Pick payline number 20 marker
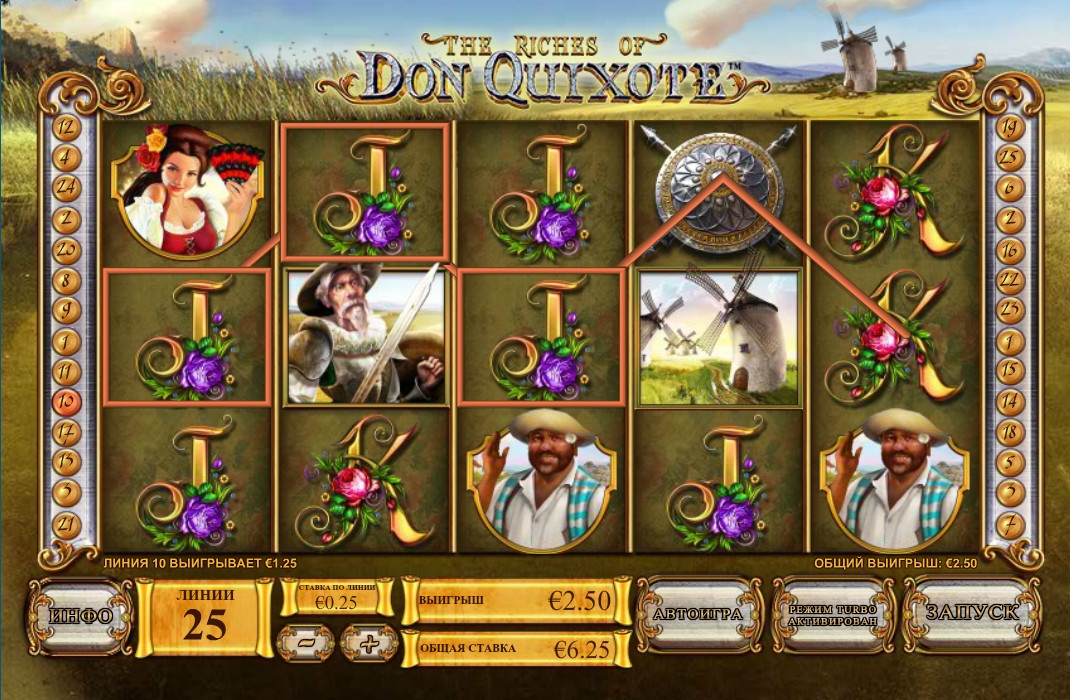1070x700 pixels. coord(68,249)
